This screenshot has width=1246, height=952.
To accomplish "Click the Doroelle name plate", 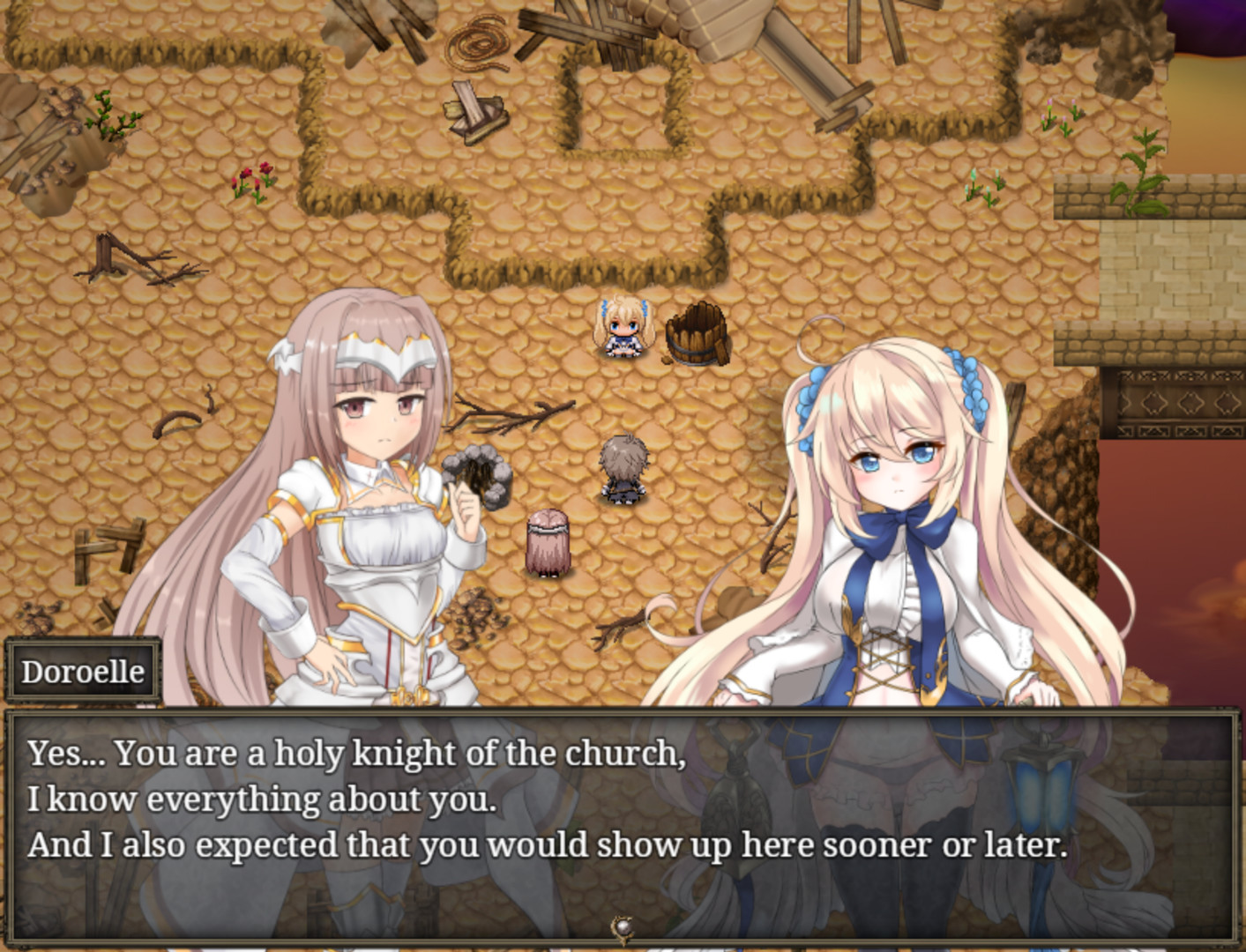I will pyautogui.click(x=83, y=671).
